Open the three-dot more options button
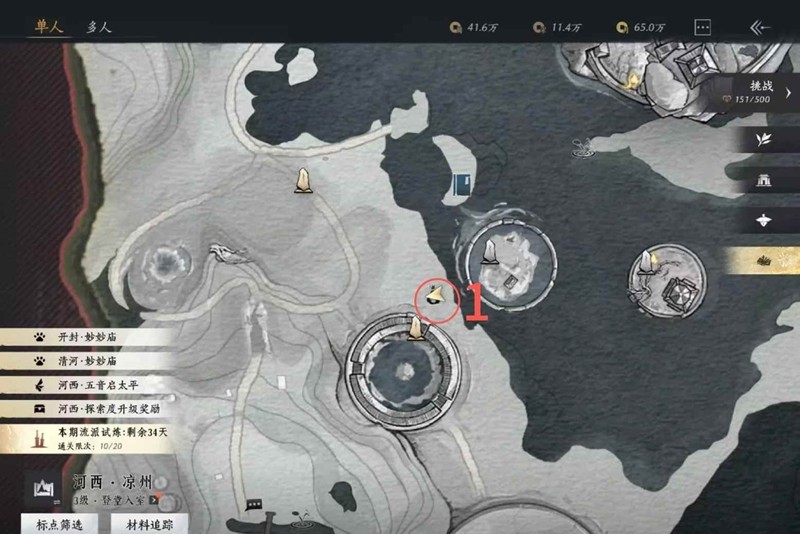This screenshot has width=800, height=534. tap(703, 28)
